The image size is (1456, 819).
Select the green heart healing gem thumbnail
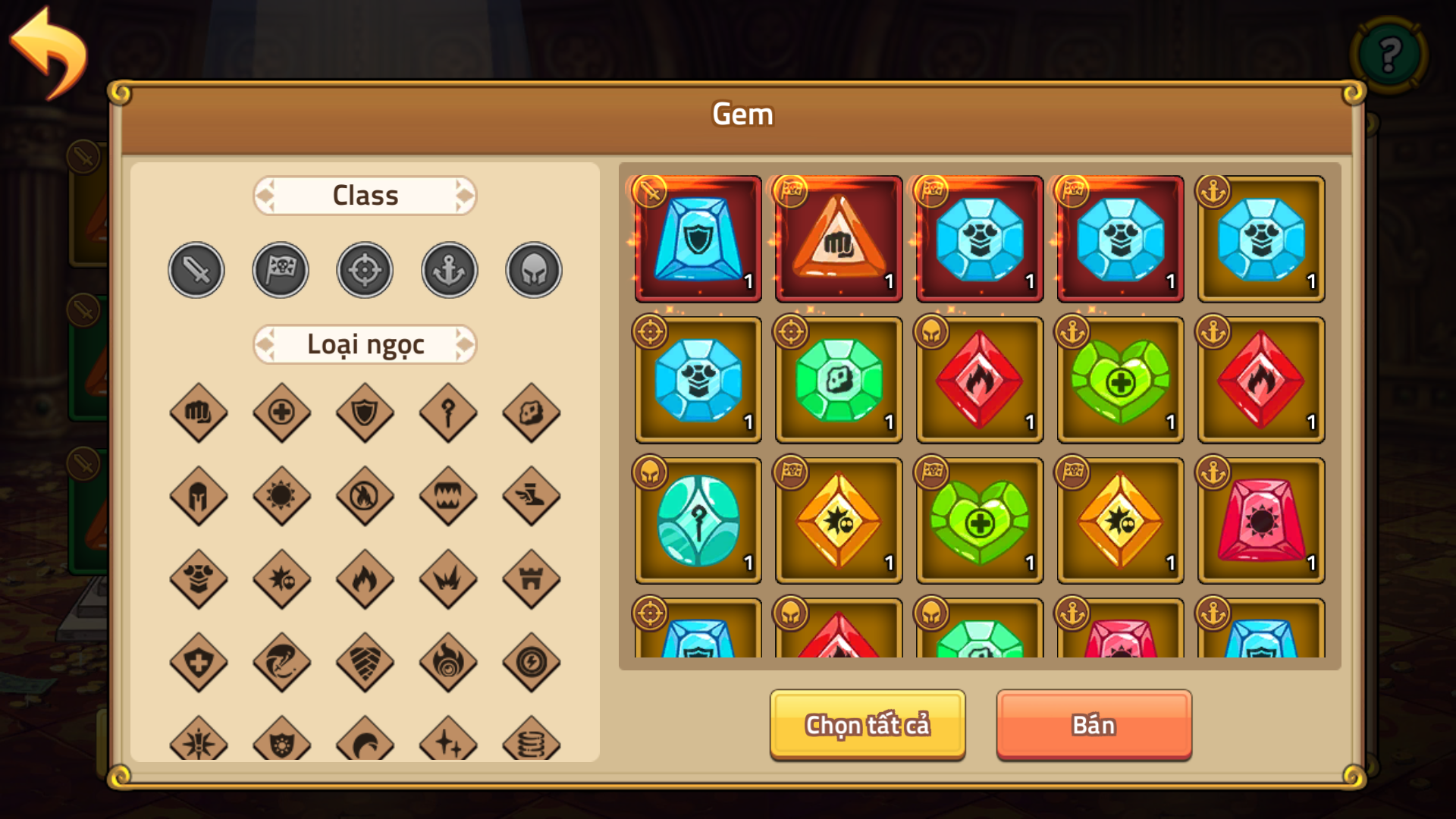(x=1120, y=379)
